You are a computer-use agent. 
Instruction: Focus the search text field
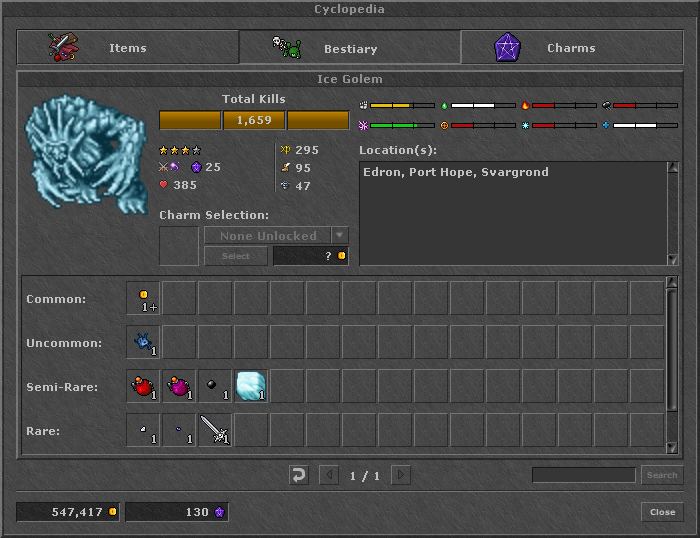[x=583, y=475]
